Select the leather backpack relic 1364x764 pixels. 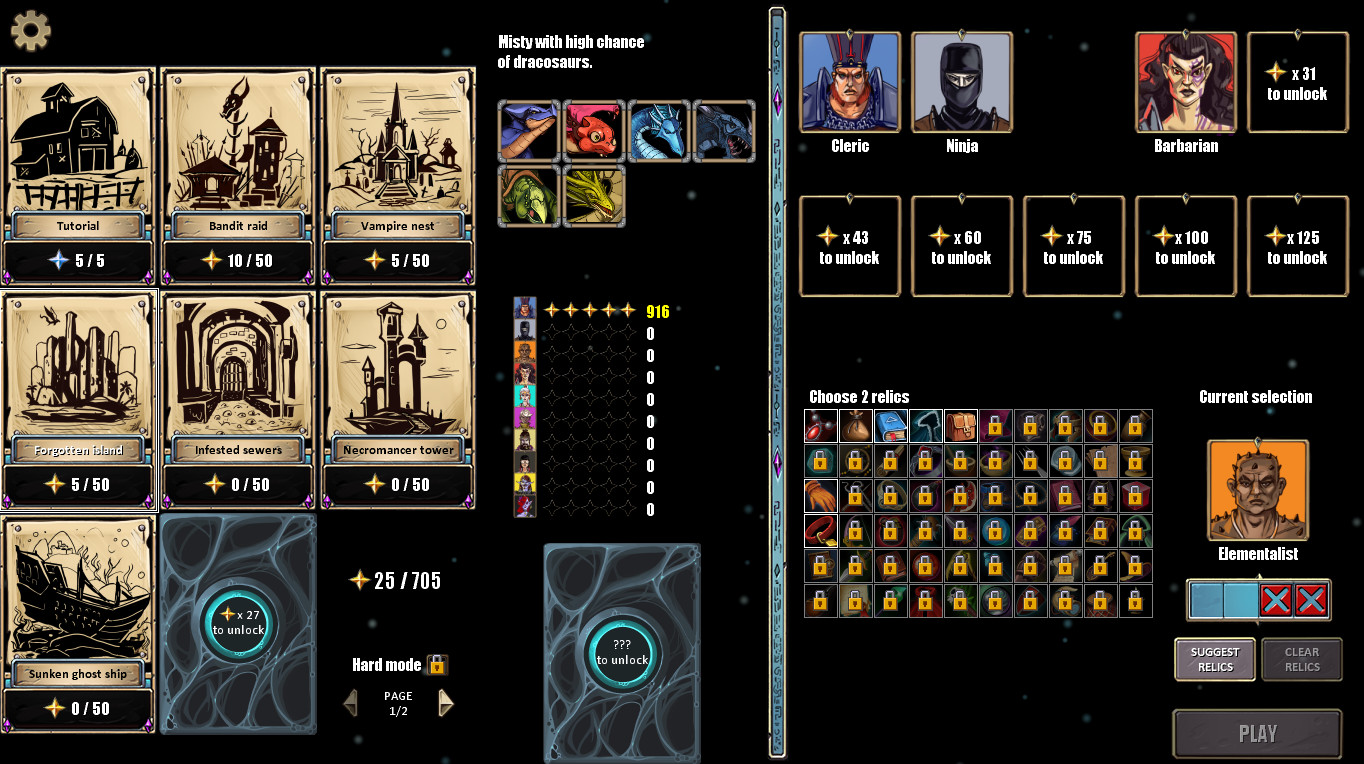click(960, 426)
